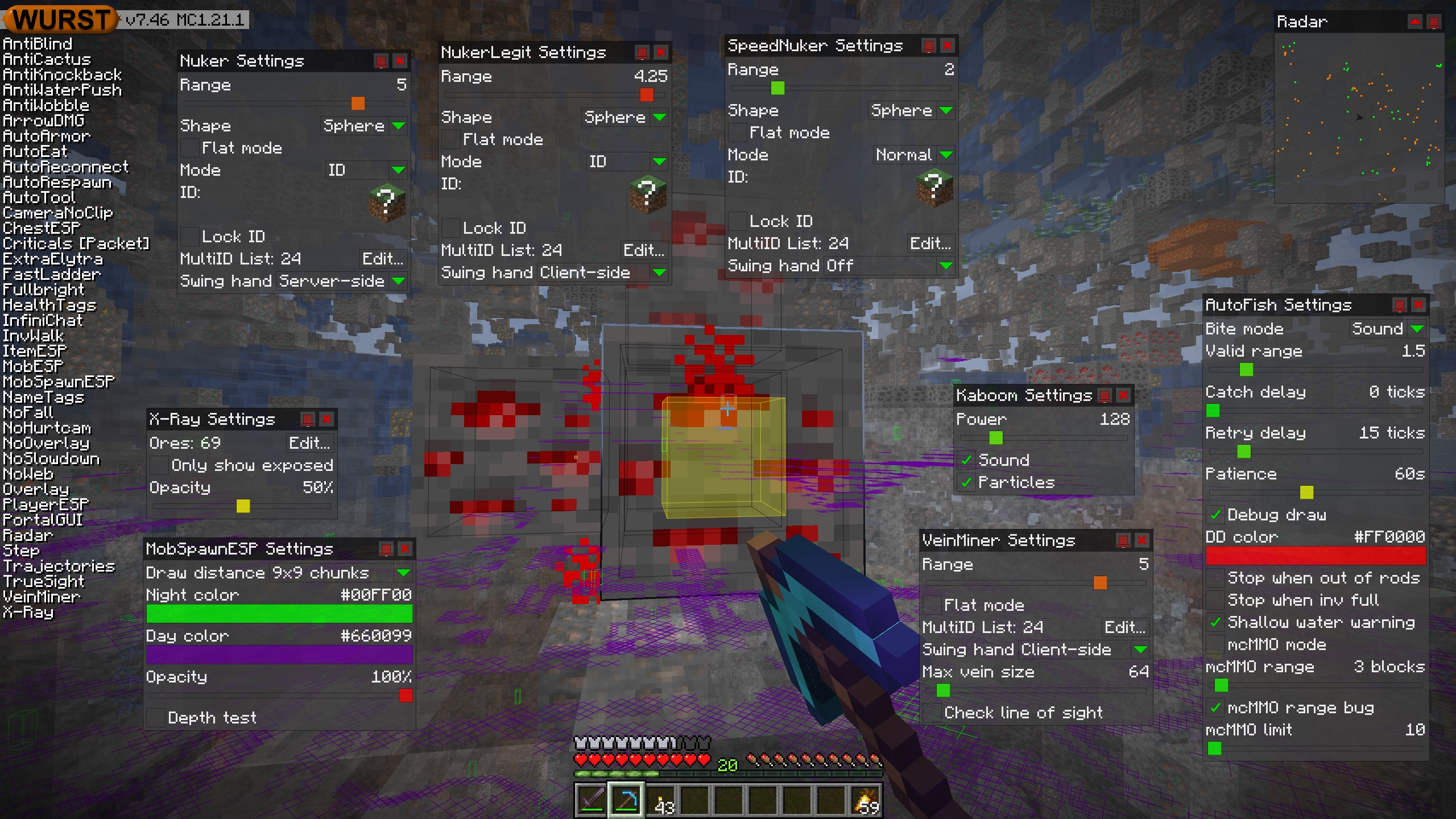The height and width of the screenshot is (819, 1456).
Task: Pin the Kaboom Settings window
Action: tap(1104, 395)
